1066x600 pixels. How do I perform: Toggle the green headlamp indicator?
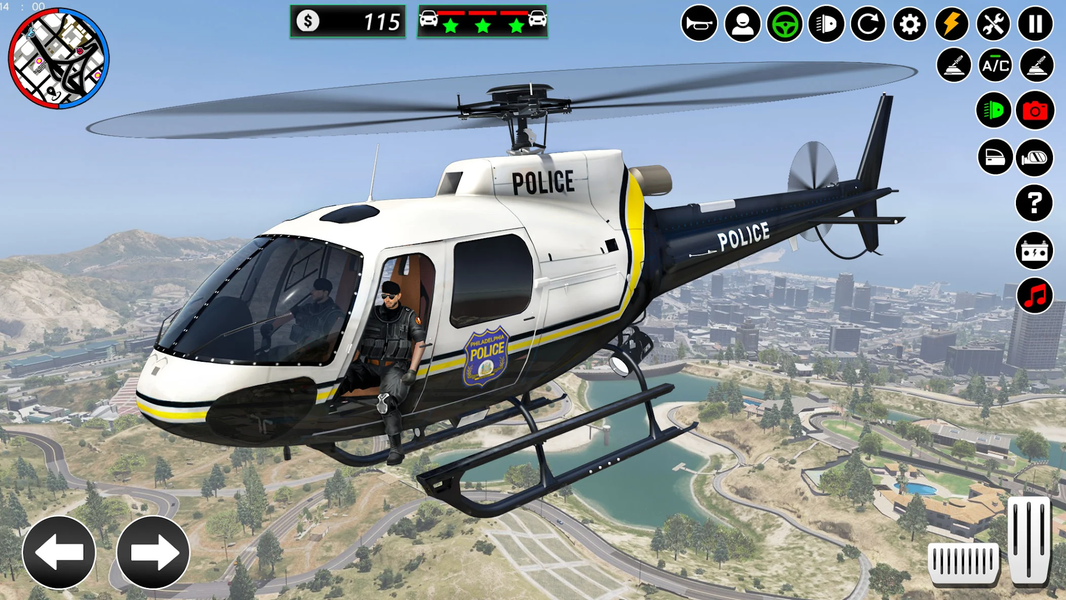point(994,110)
